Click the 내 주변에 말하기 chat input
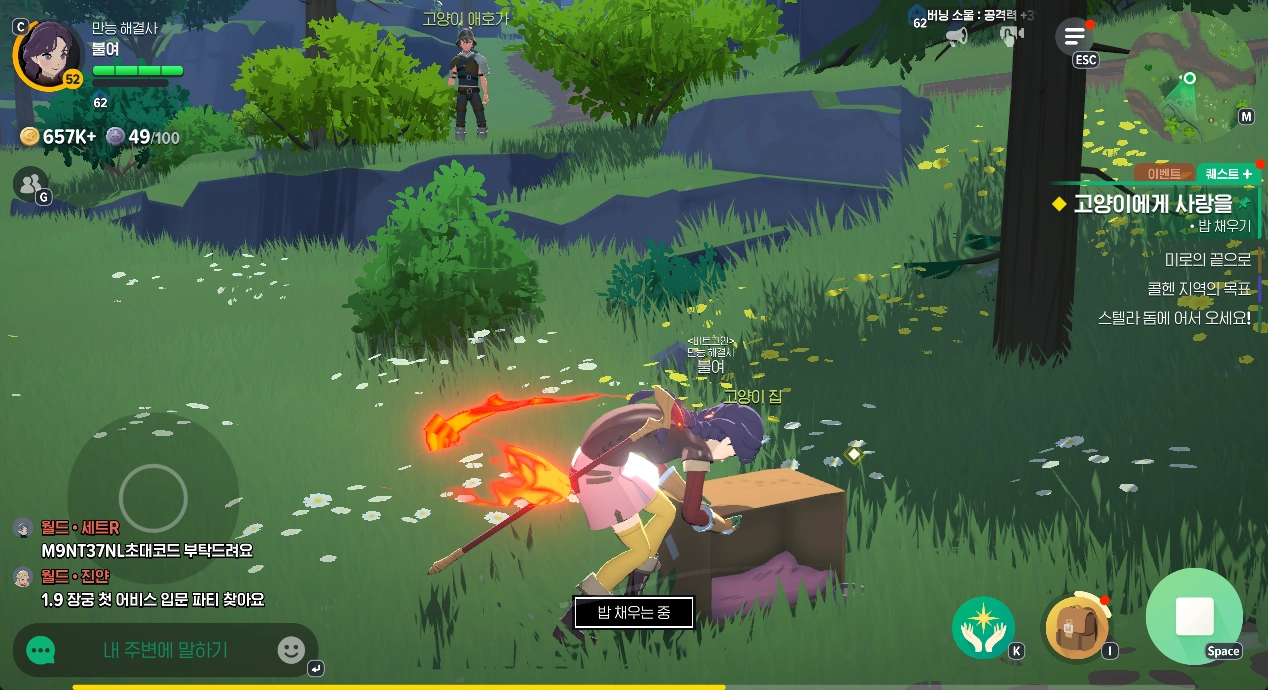The width and height of the screenshot is (1268, 690). [165, 651]
